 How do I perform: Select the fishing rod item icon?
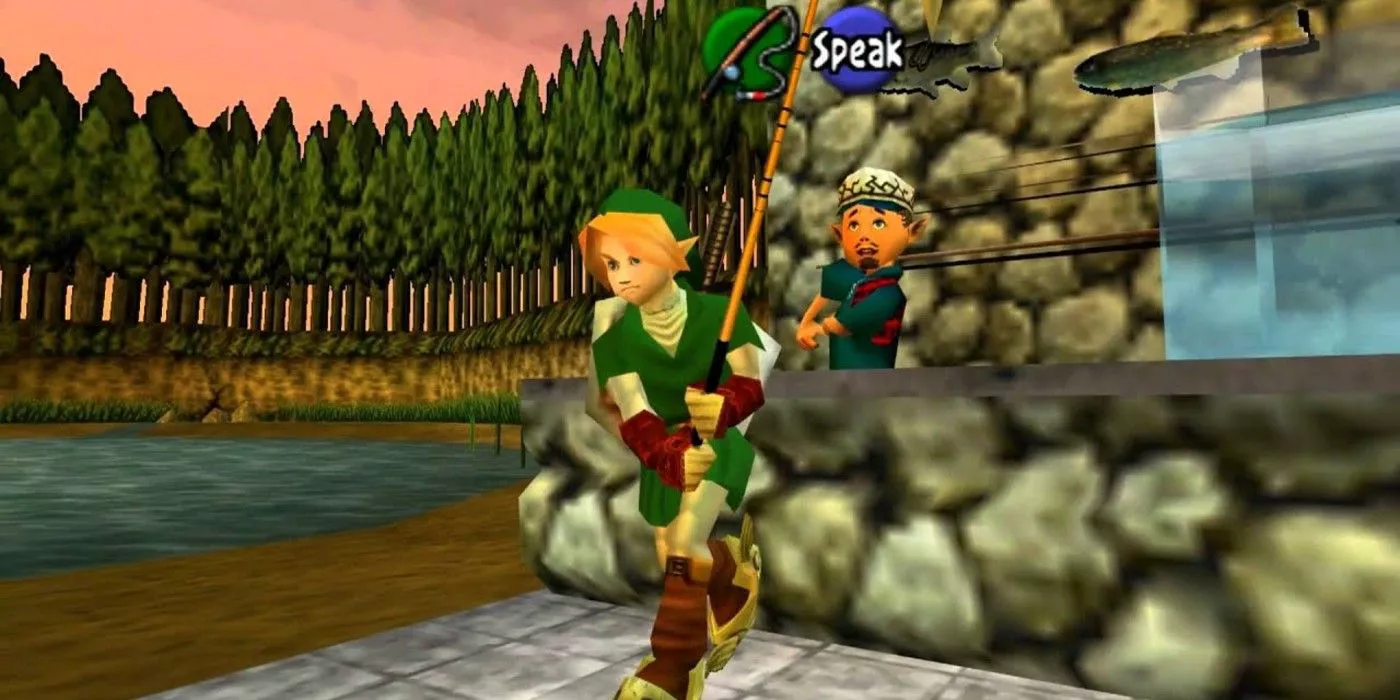tap(747, 50)
